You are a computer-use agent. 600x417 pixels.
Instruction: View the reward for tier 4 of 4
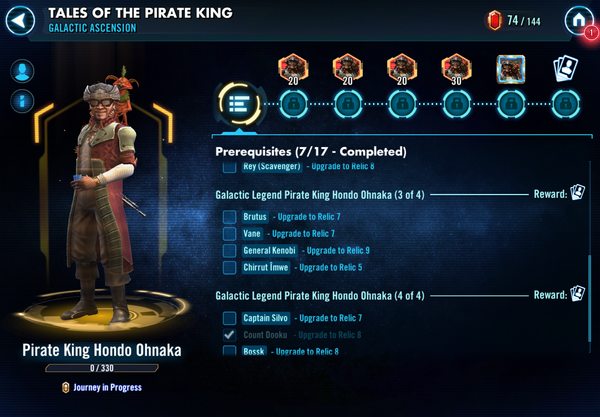click(x=577, y=294)
